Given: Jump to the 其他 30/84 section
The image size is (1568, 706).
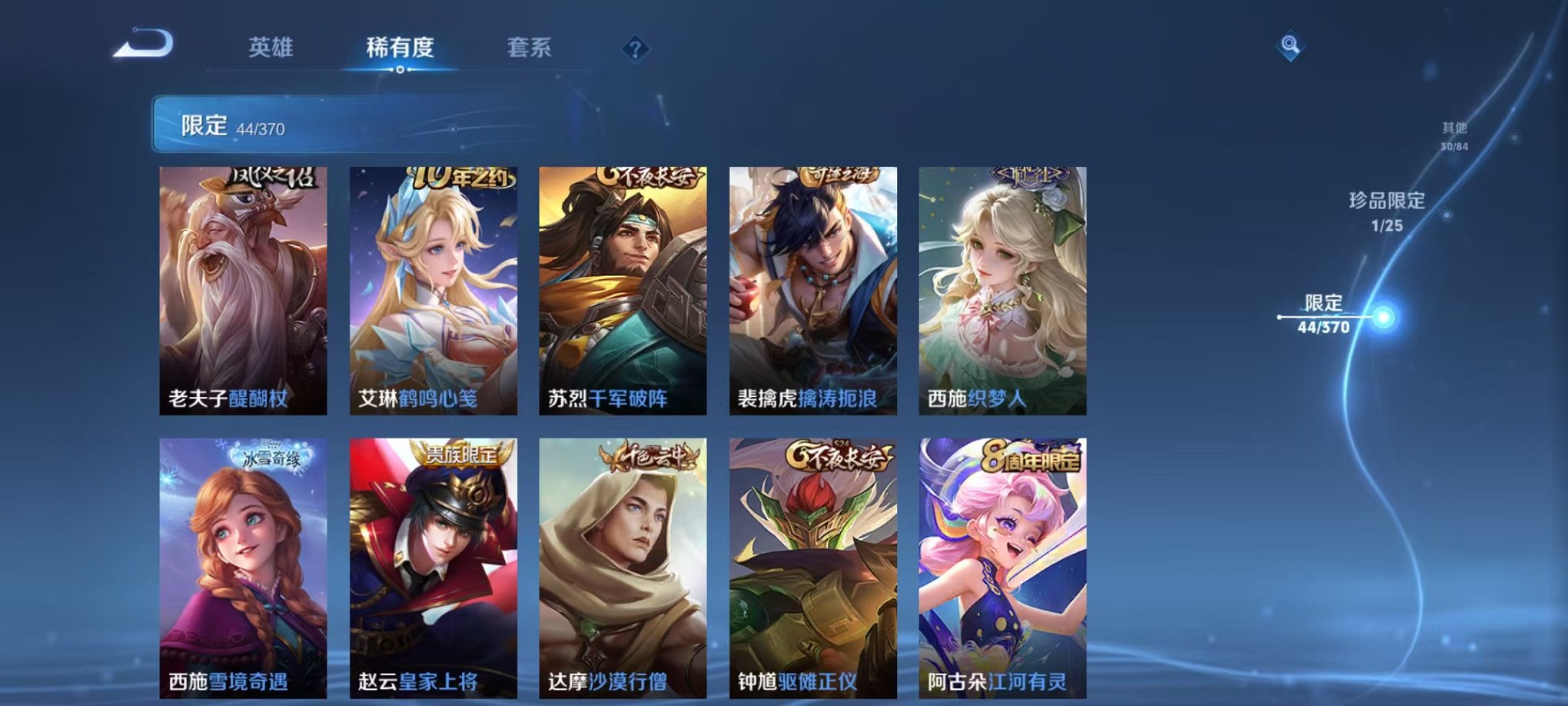Looking at the screenshot, I should tap(1455, 137).
